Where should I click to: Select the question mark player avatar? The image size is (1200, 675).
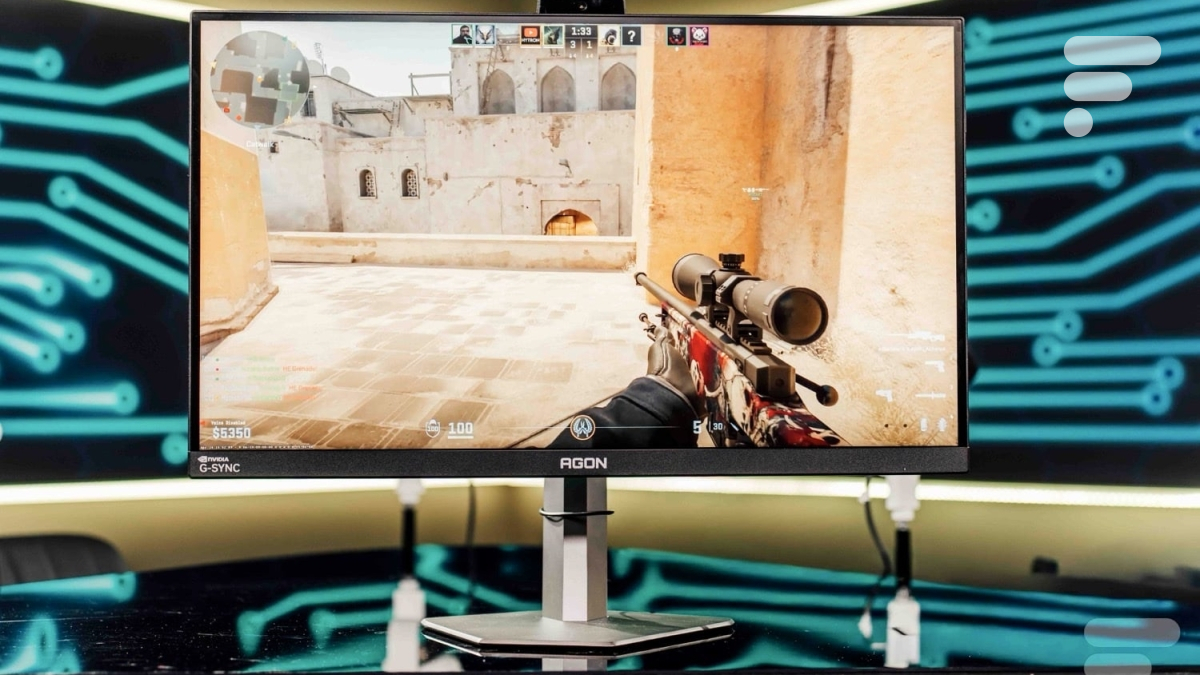(631, 36)
